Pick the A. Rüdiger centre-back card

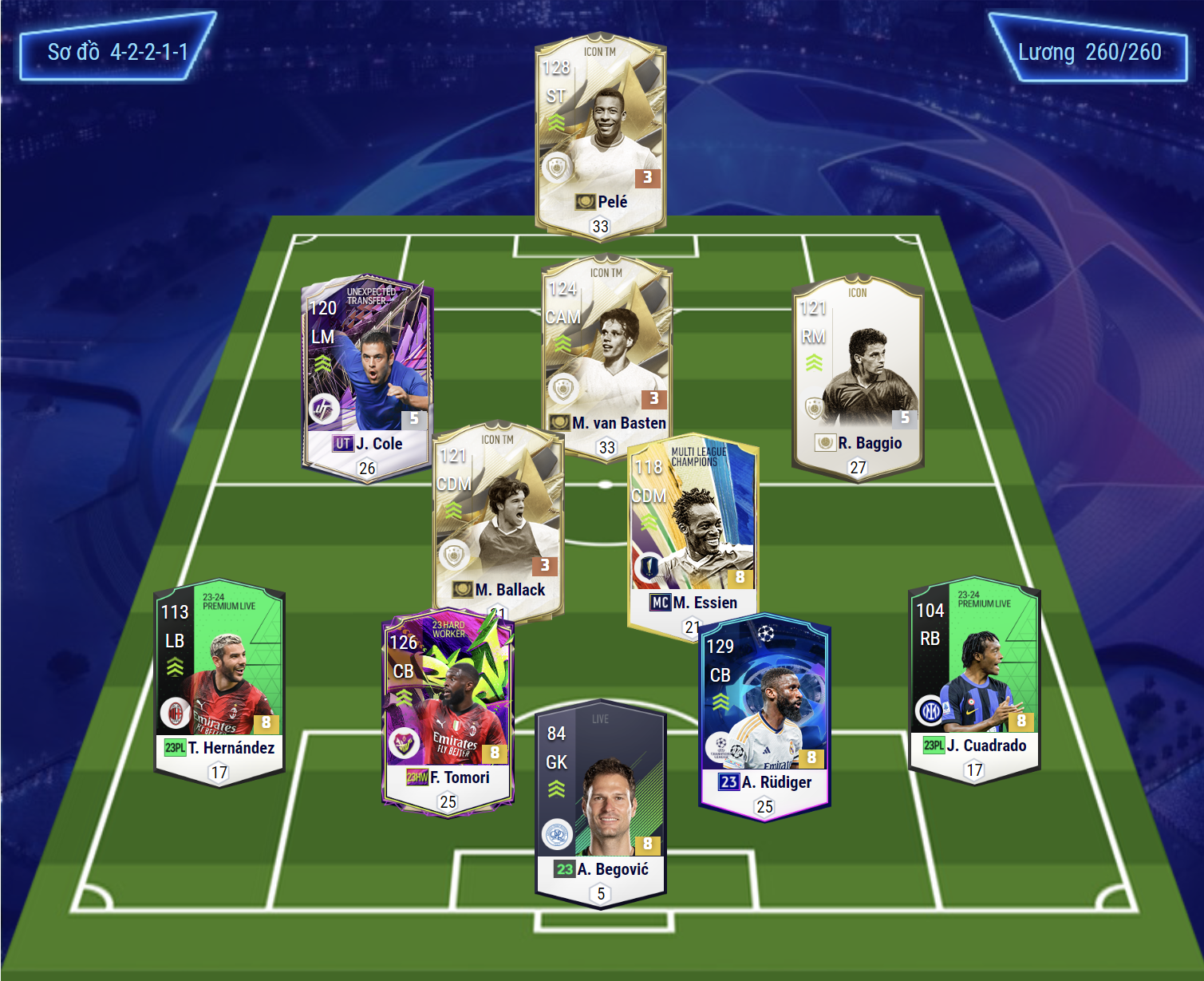tap(764, 714)
